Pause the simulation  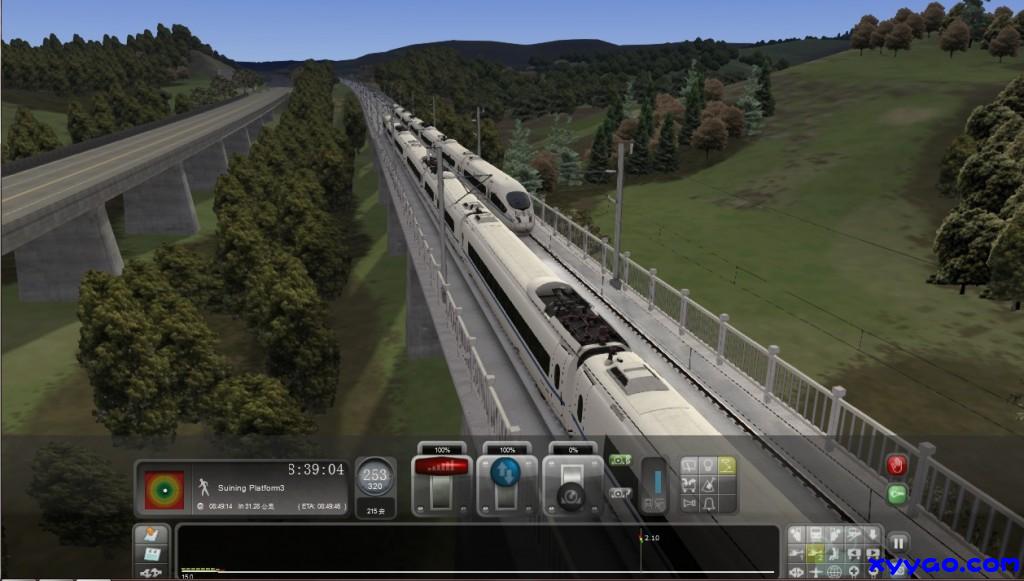897,543
